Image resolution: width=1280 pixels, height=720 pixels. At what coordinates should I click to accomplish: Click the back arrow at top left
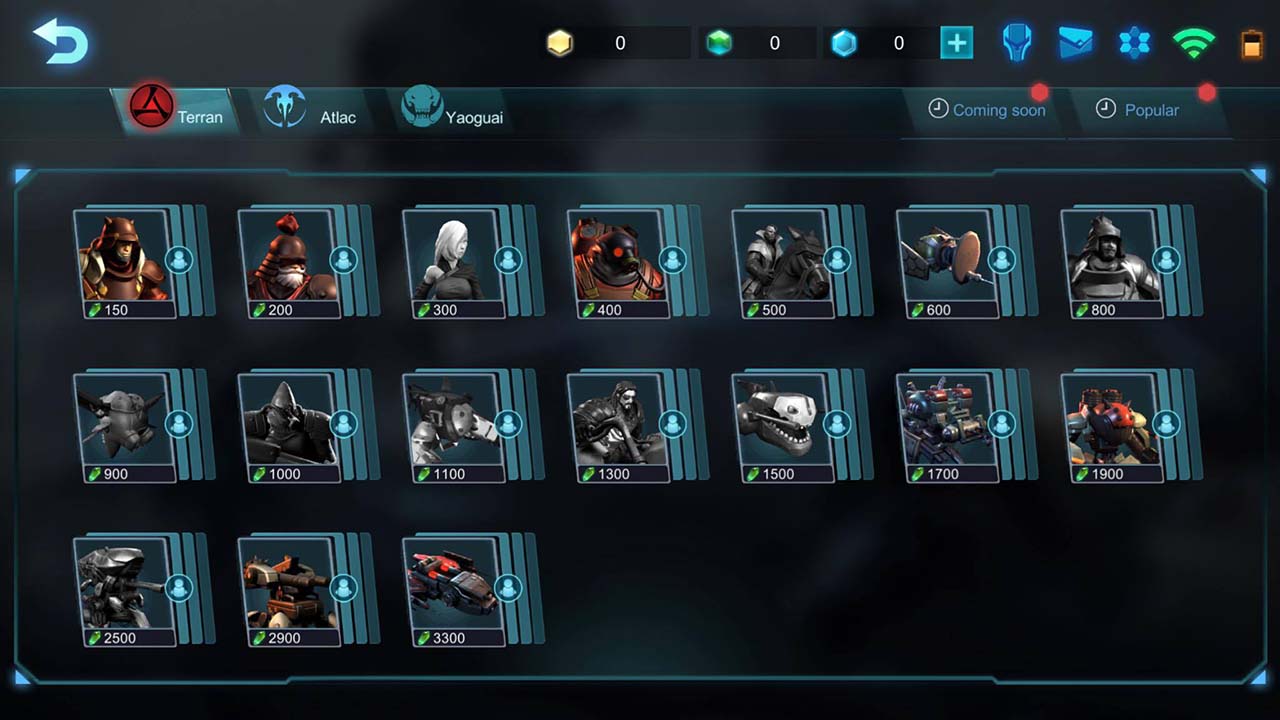59,42
